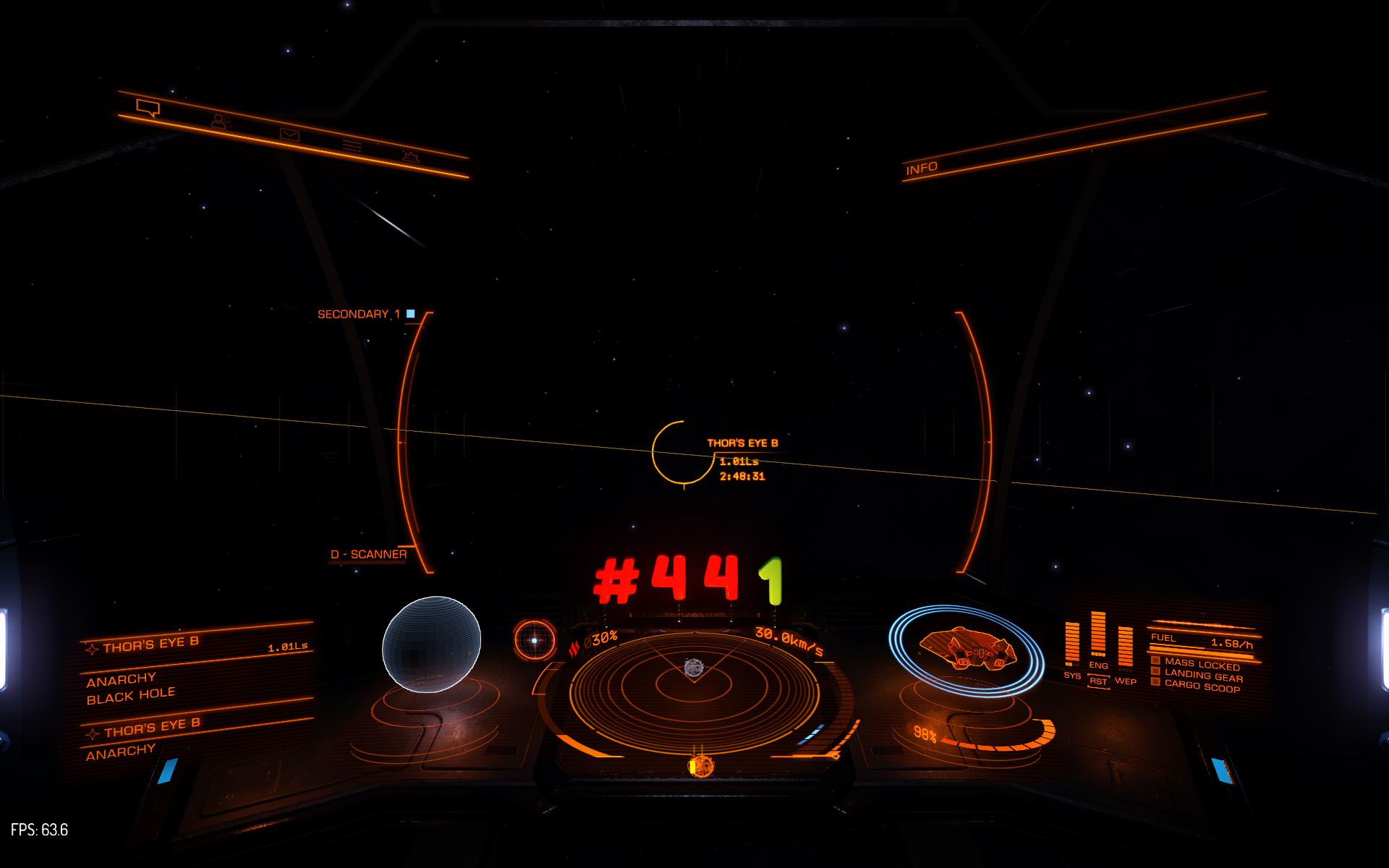1389x868 pixels.
Task: Open the chat speech bubble tab
Action: click(x=148, y=109)
